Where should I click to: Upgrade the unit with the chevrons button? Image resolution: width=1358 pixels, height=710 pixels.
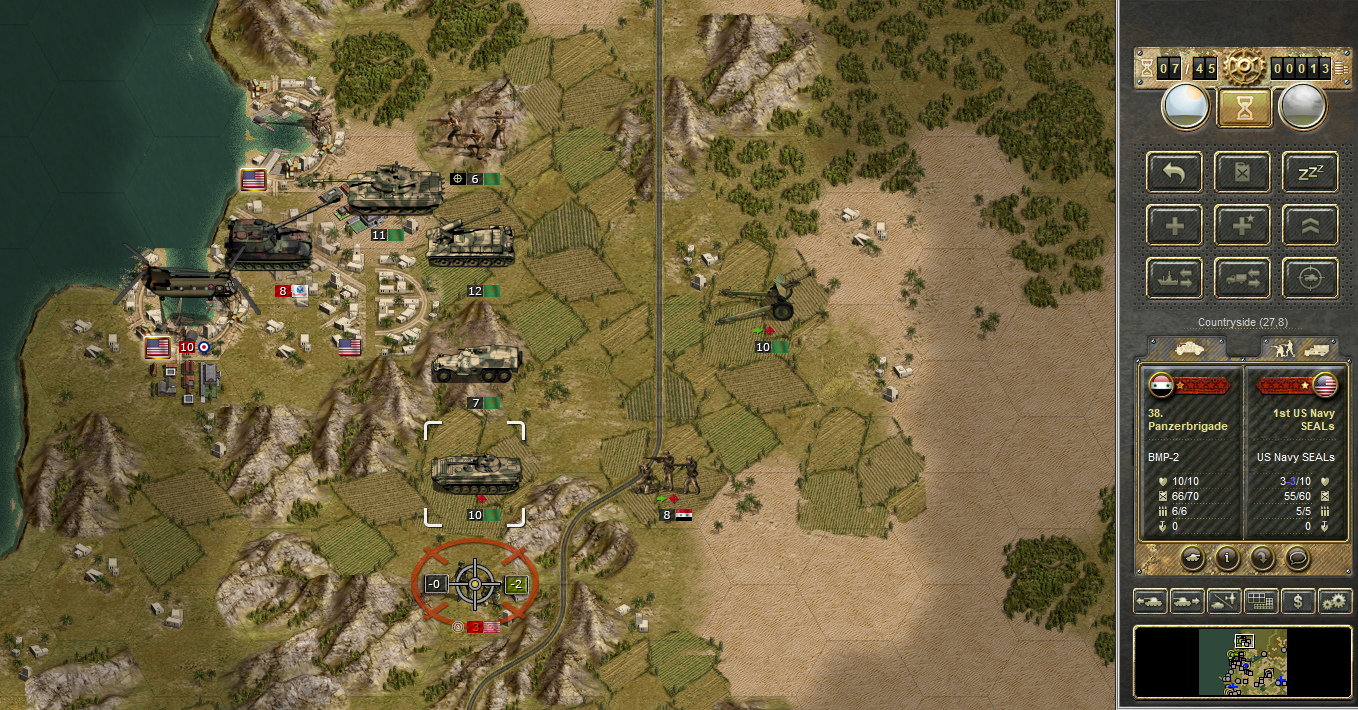click(x=1310, y=225)
